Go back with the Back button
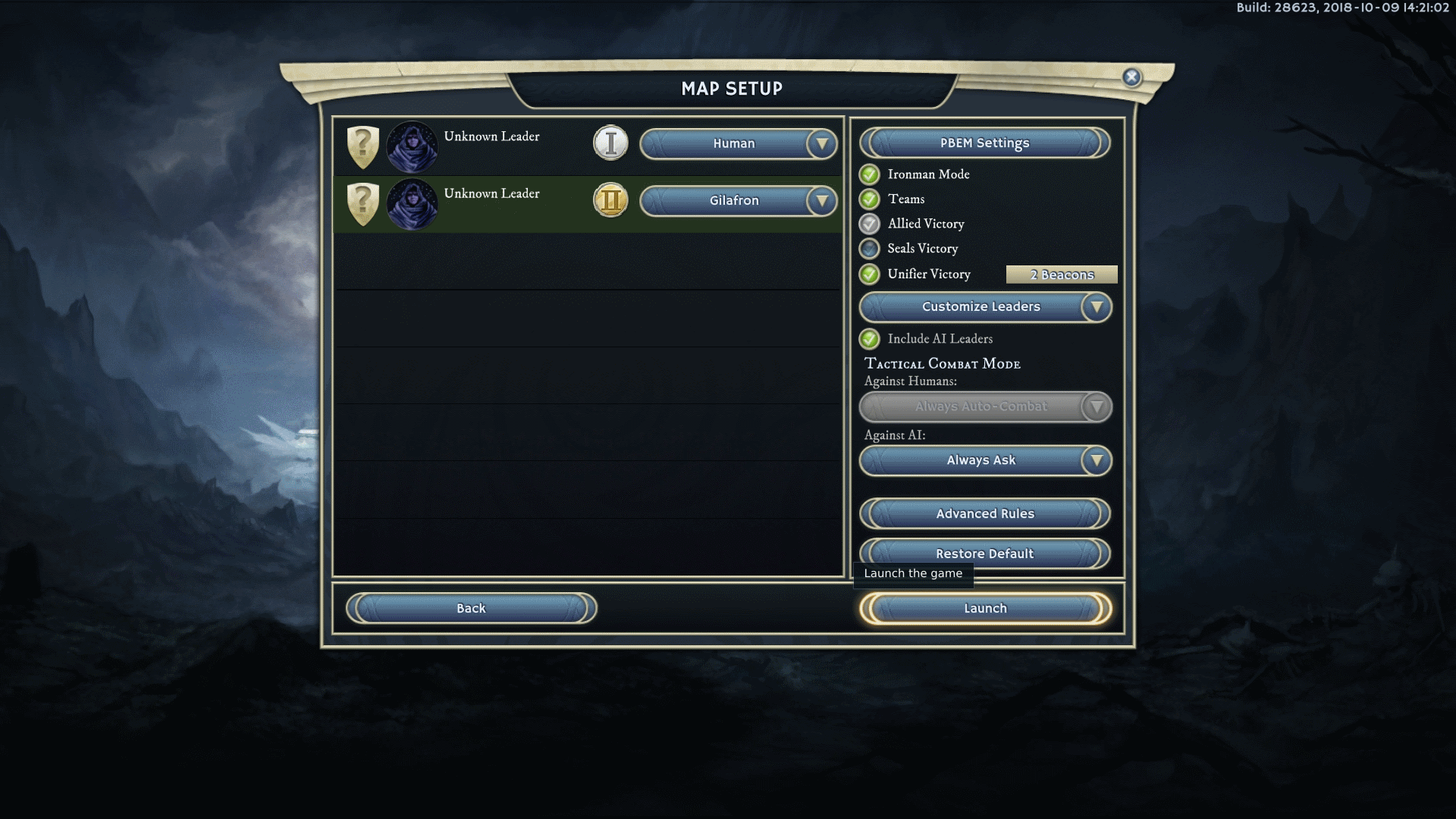Viewport: 1456px width, 819px height. pyautogui.click(x=471, y=608)
